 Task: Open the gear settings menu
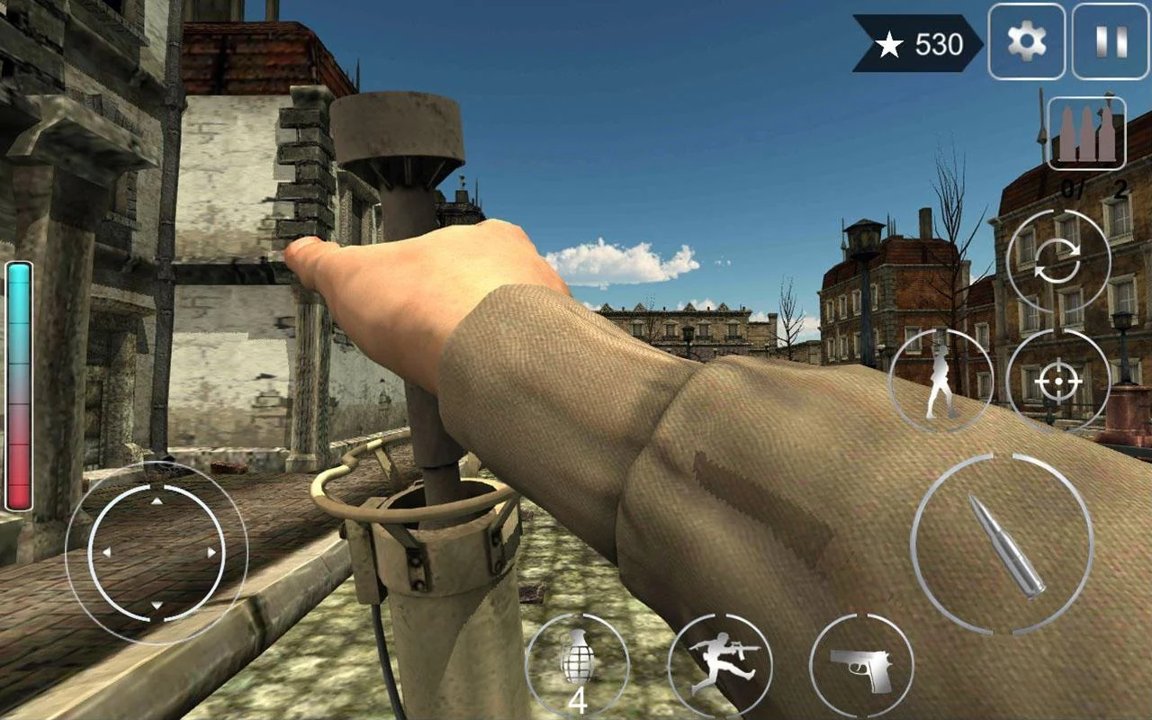click(x=1026, y=42)
